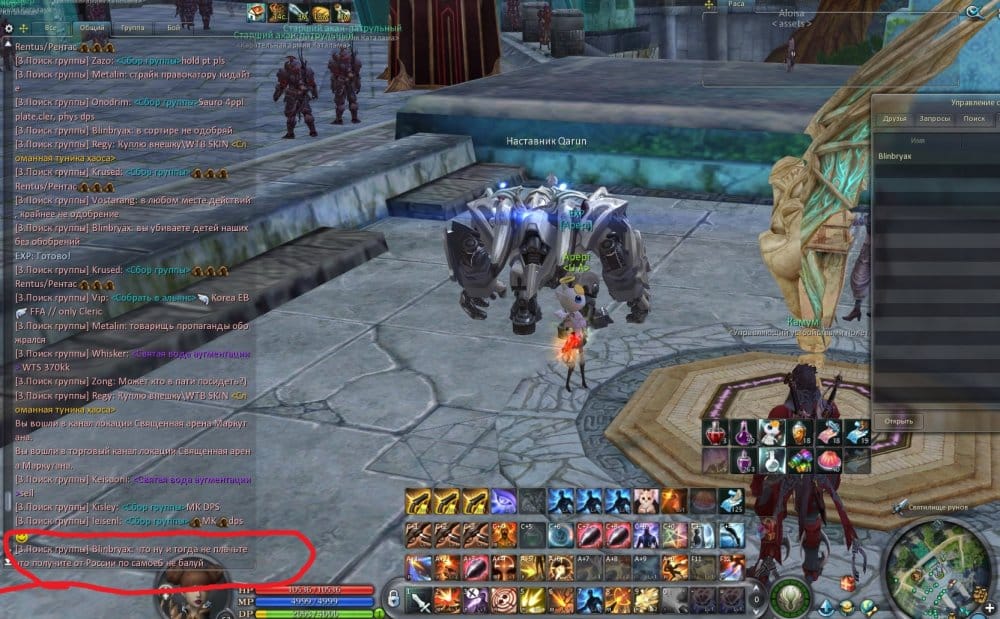Use the pink seashell item slot
Screen dimensions: 1000x619
pyautogui.click(x=828, y=459)
